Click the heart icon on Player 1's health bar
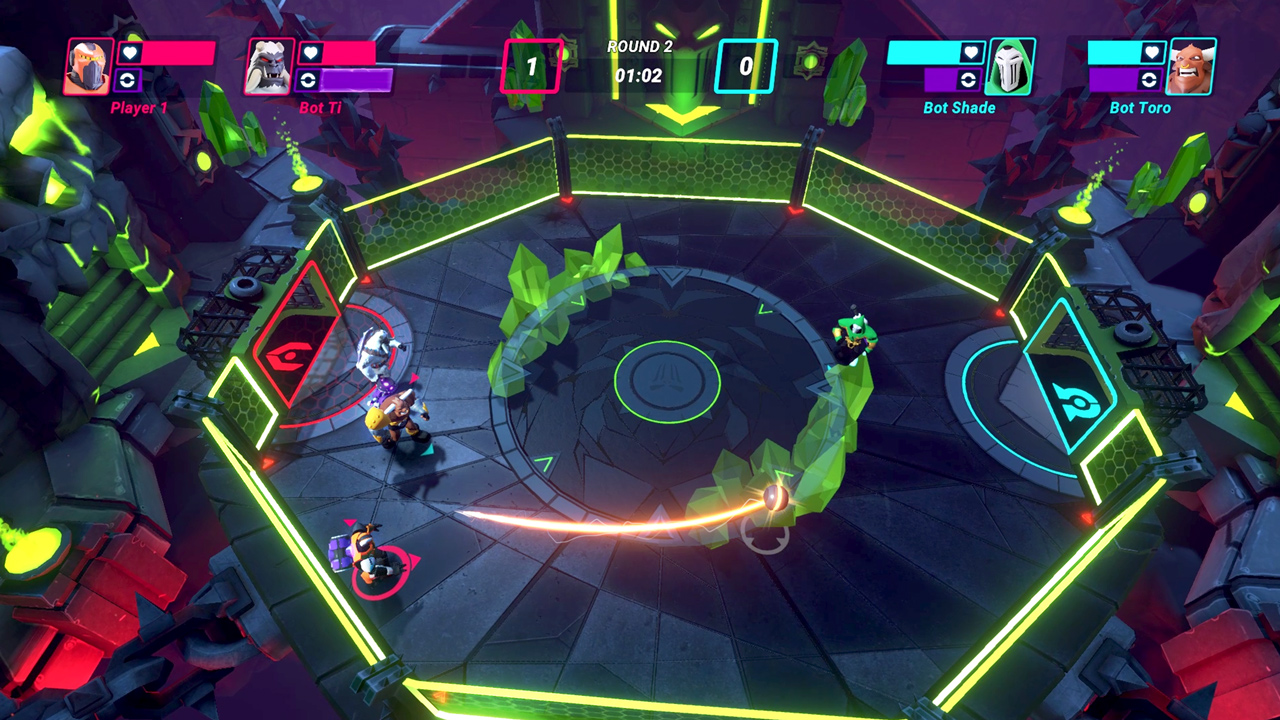The image size is (1280, 720). click(x=130, y=54)
